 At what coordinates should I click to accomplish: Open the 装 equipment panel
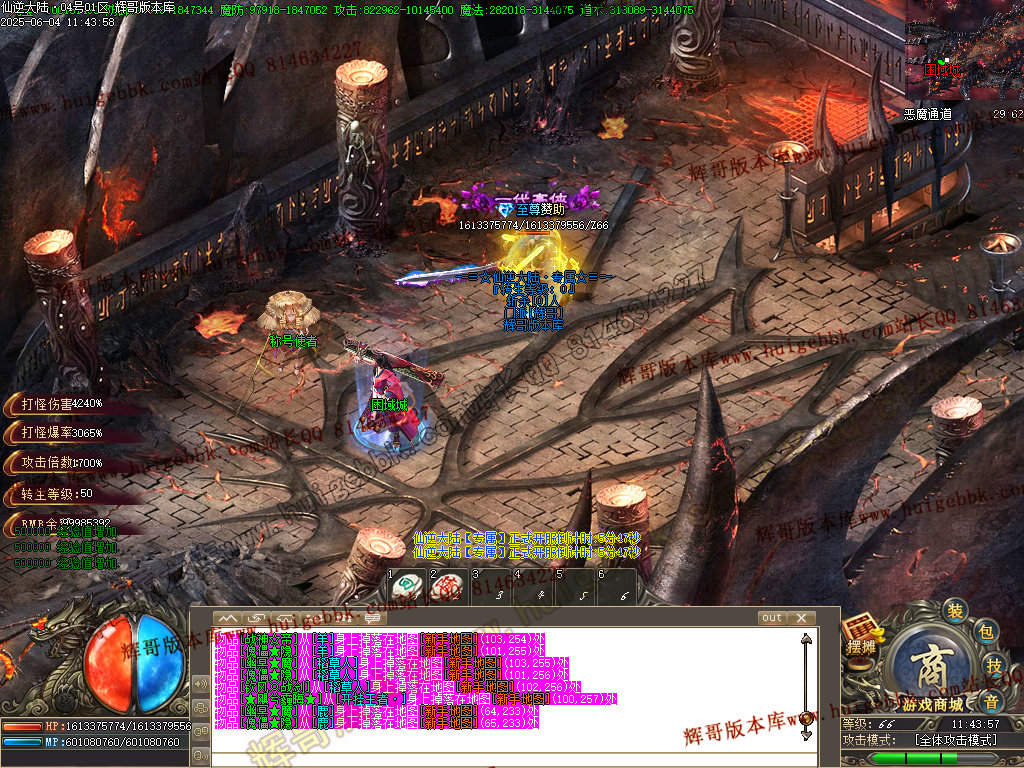pyautogui.click(x=956, y=611)
